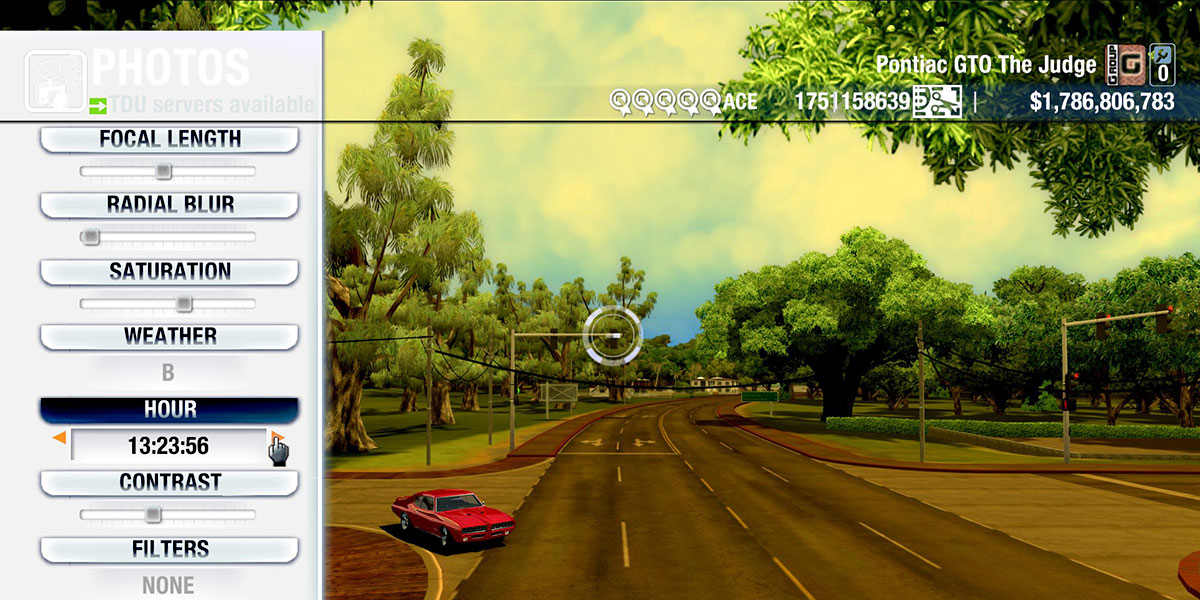Select the Radial Blur option
Viewport: 1200px width, 600px height.
(169, 204)
